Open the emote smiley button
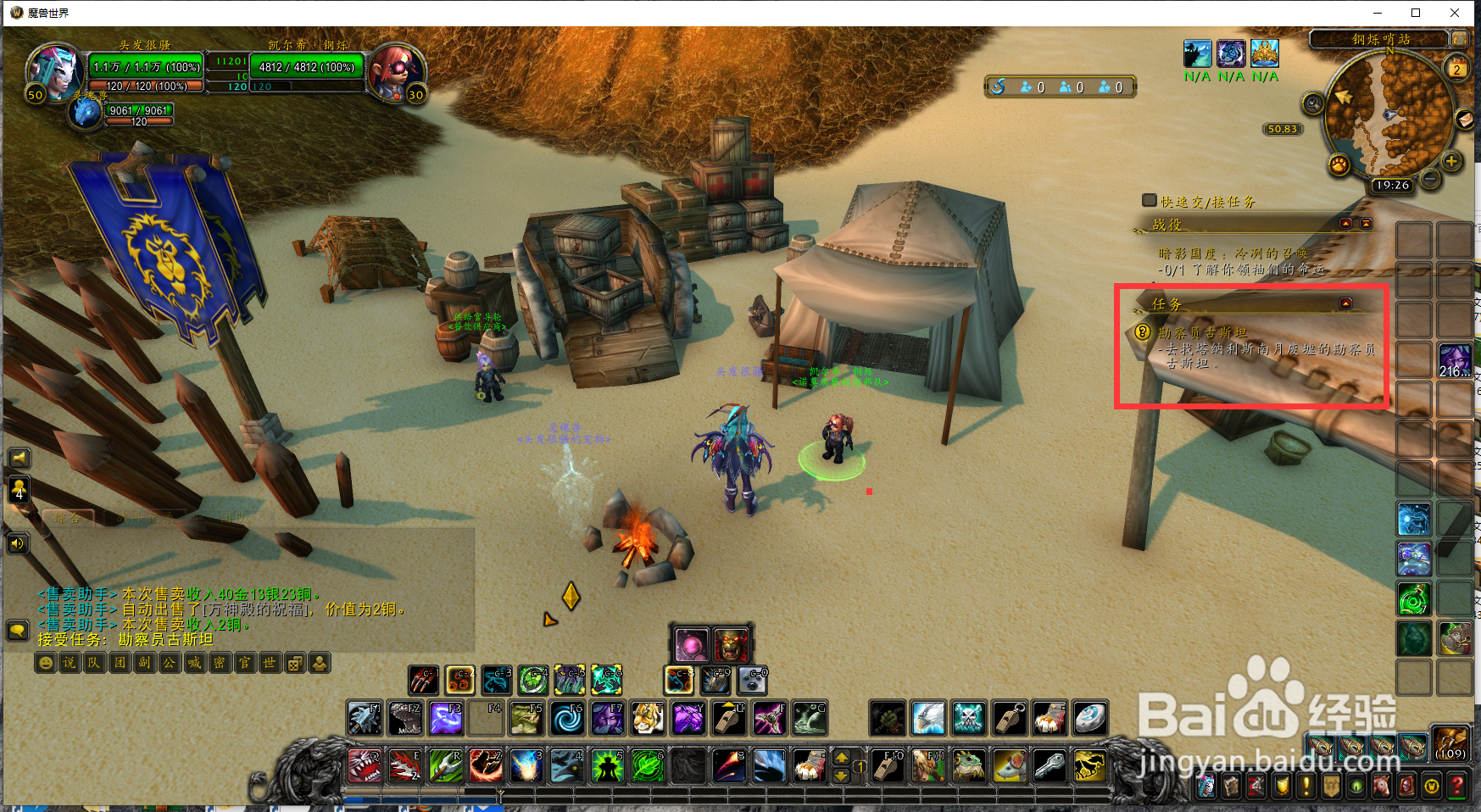The image size is (1481, 812). [x=45, y=663]
